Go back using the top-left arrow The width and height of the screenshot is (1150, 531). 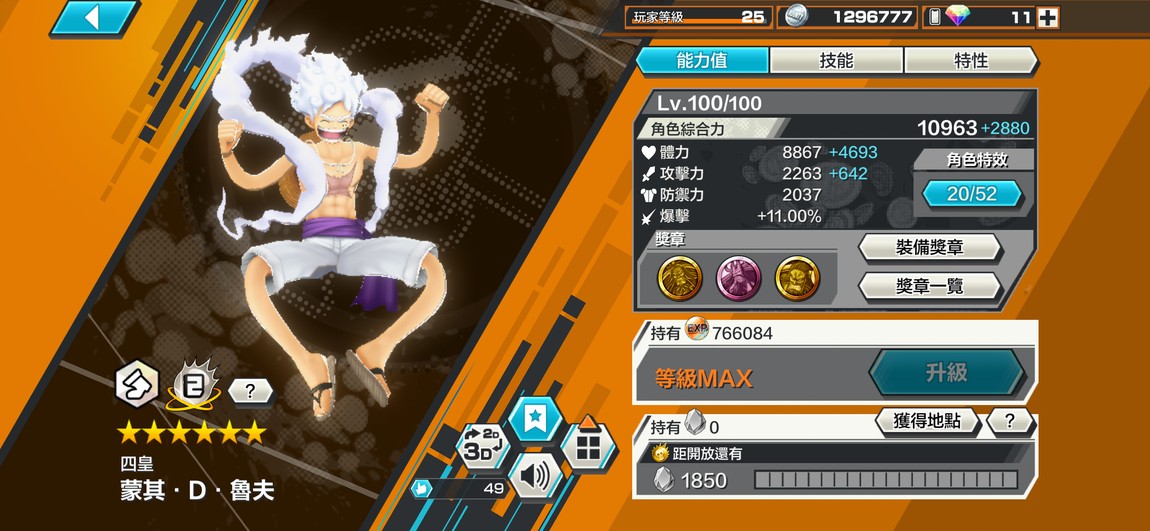click(x=93, y=17)
